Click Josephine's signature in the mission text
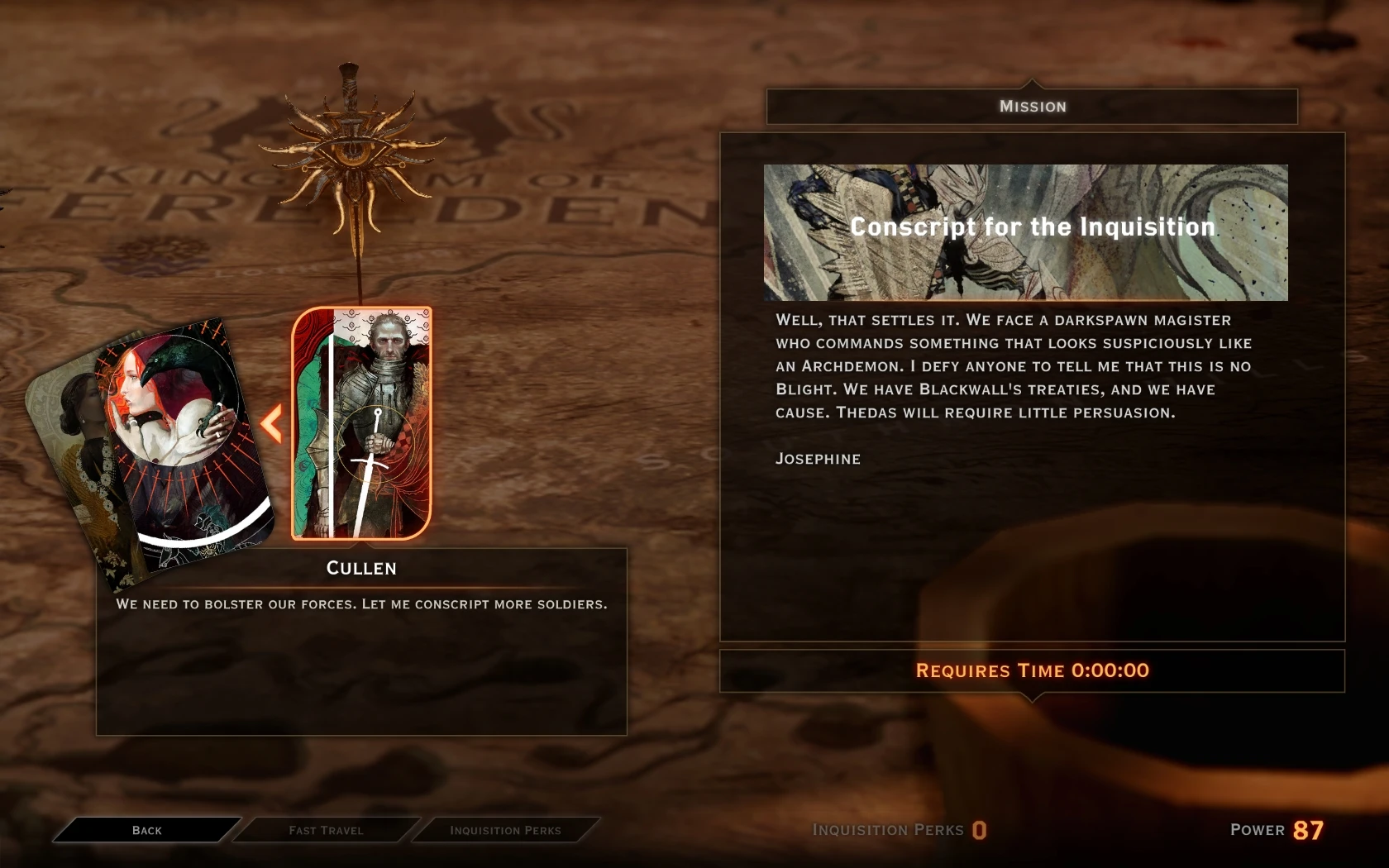The width and height of the screenshot is (1389, 868). point(818,459)
